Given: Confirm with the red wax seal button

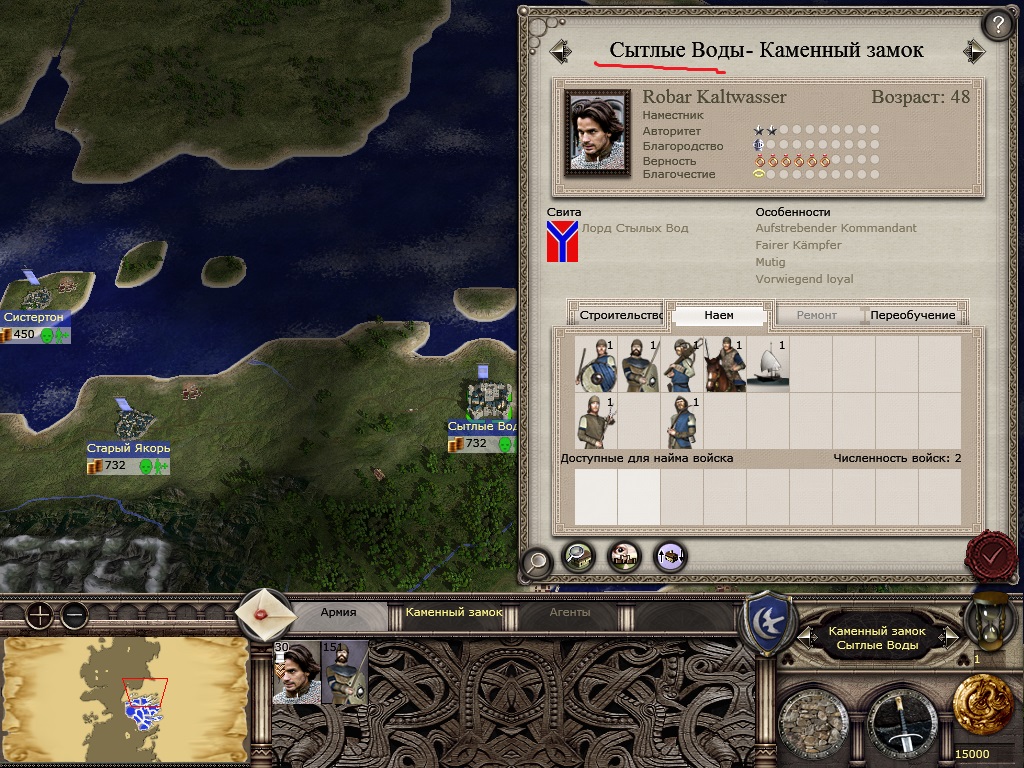Looking at the screenshot, I should pyautogui.click(x=991, y=553).
